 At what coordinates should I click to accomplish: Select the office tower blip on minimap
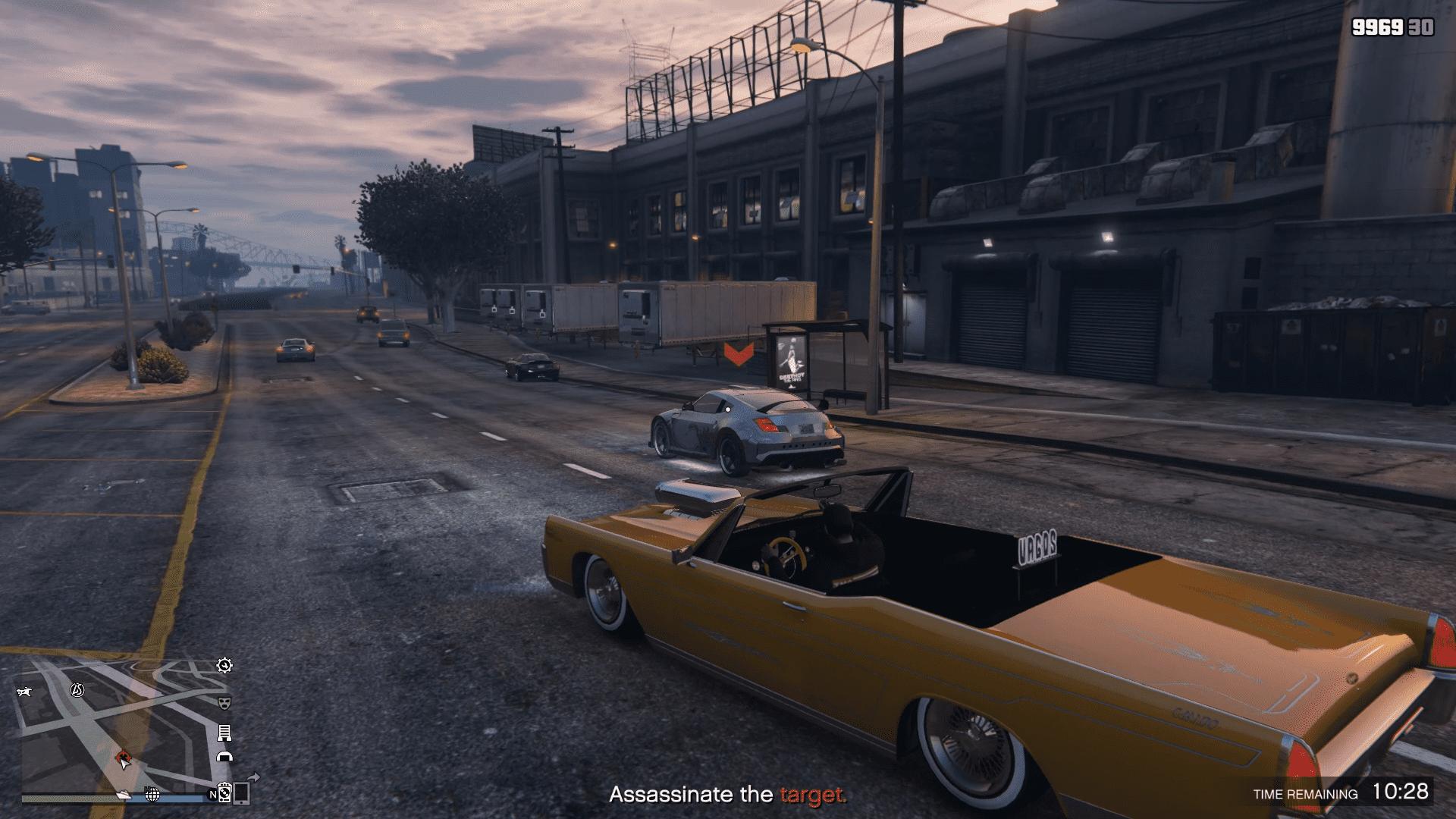[224, 733]
